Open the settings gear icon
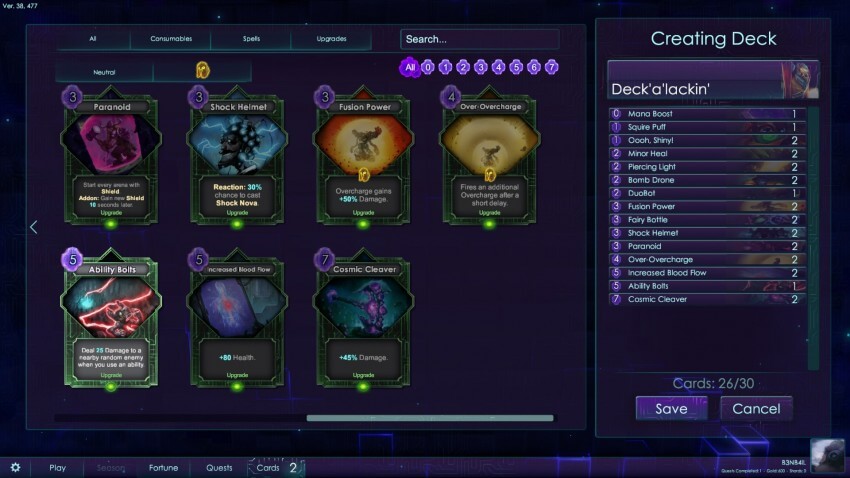850x478 pixels. (15, 467)
